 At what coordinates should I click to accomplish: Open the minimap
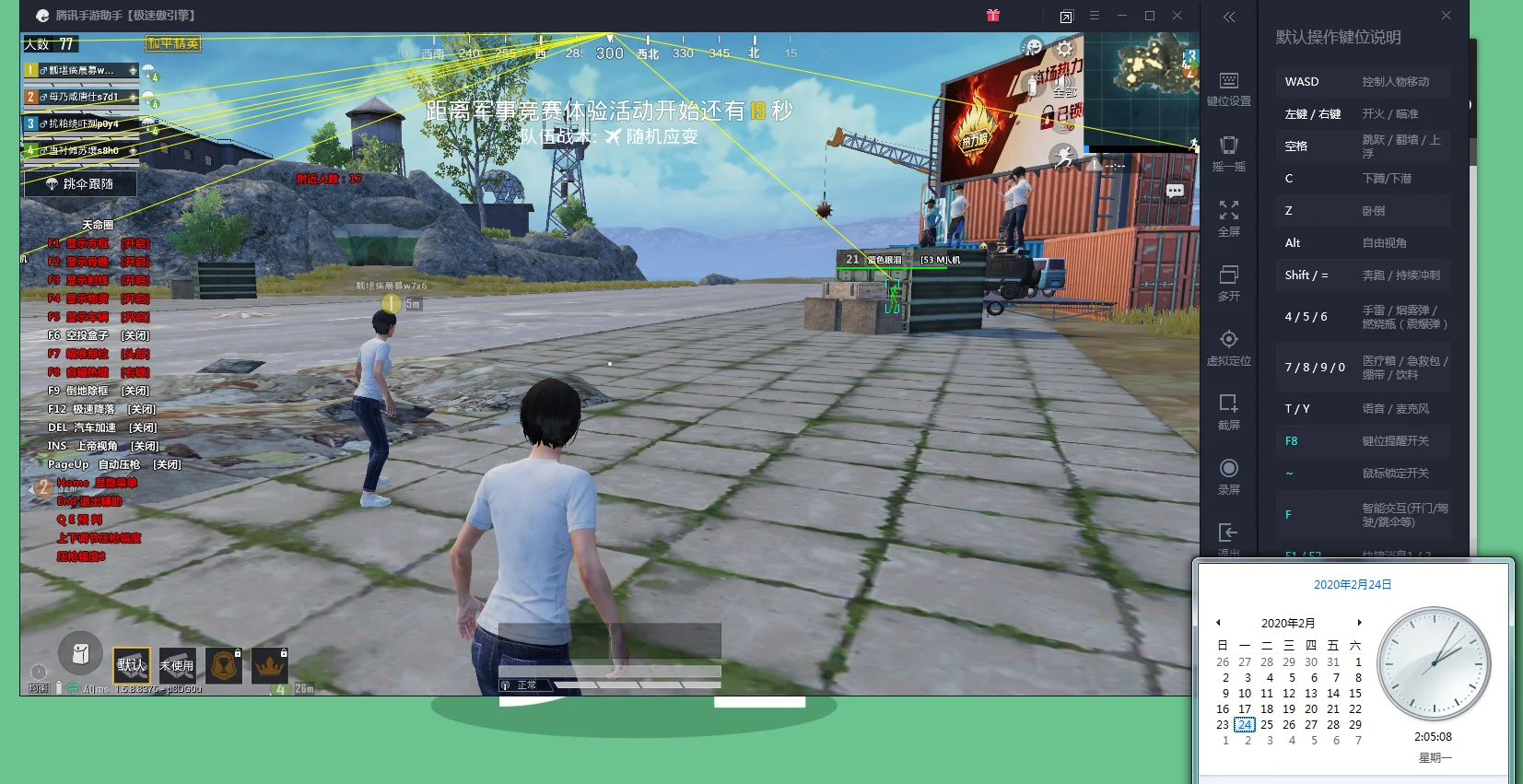tap(1142, 88)
